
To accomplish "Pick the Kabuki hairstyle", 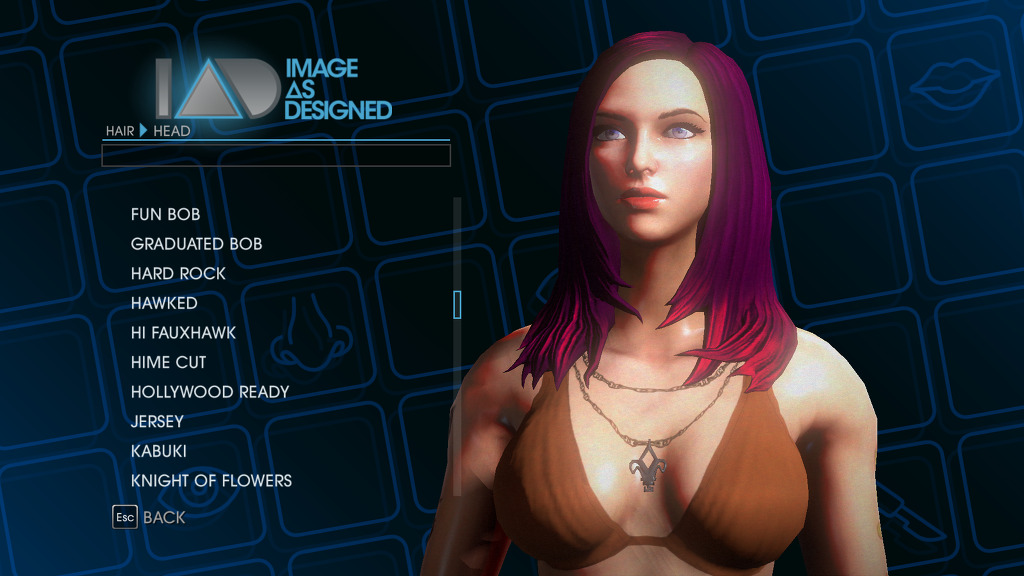I will [x=159, y=451].
